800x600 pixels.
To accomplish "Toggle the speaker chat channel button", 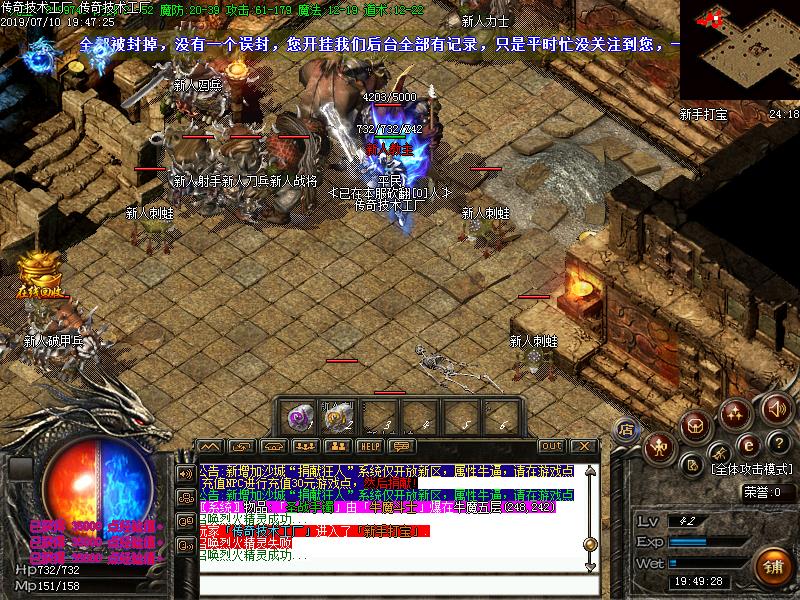I will [185, 472].
